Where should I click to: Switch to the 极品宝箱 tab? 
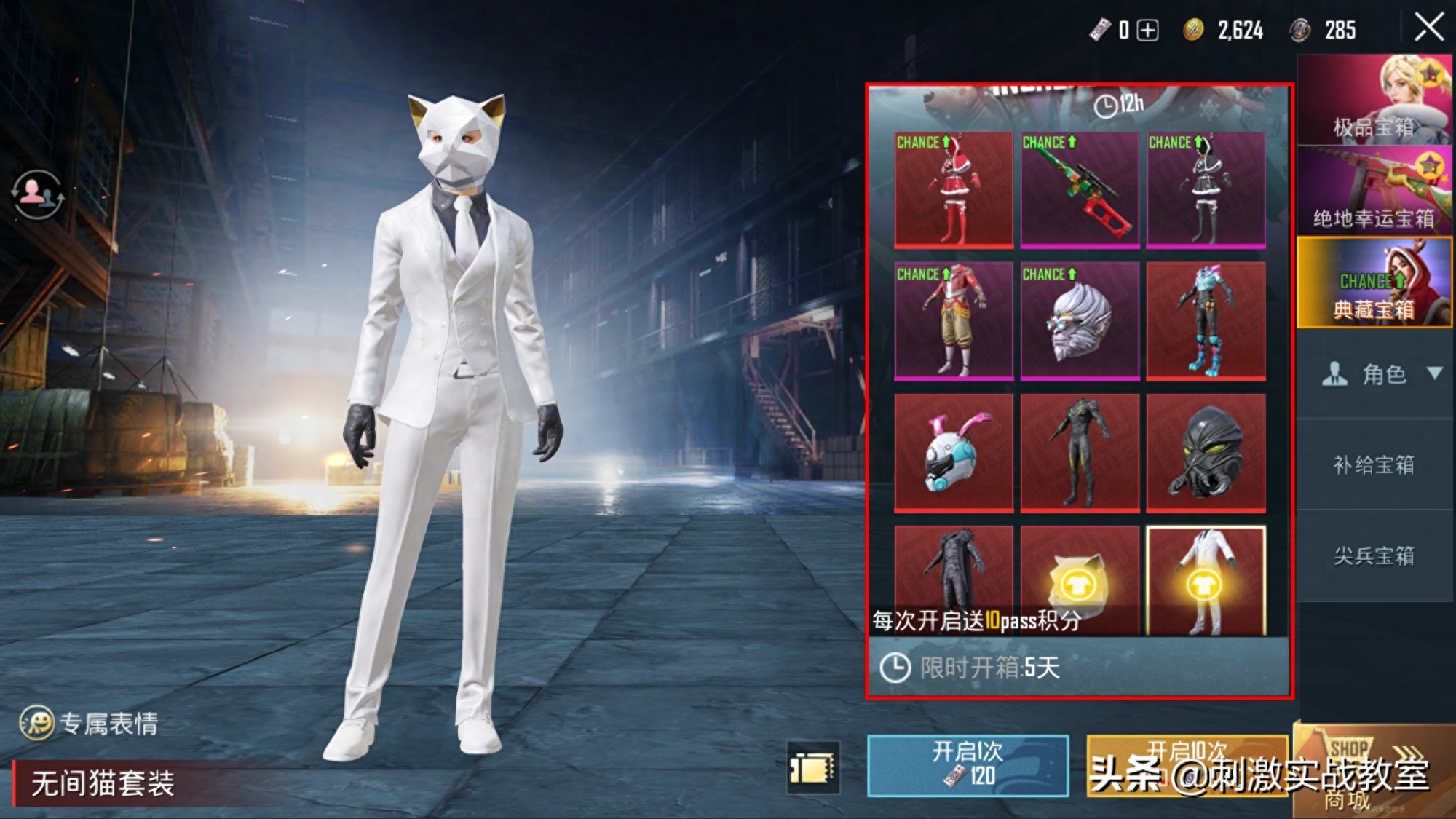coord(1374,100)
